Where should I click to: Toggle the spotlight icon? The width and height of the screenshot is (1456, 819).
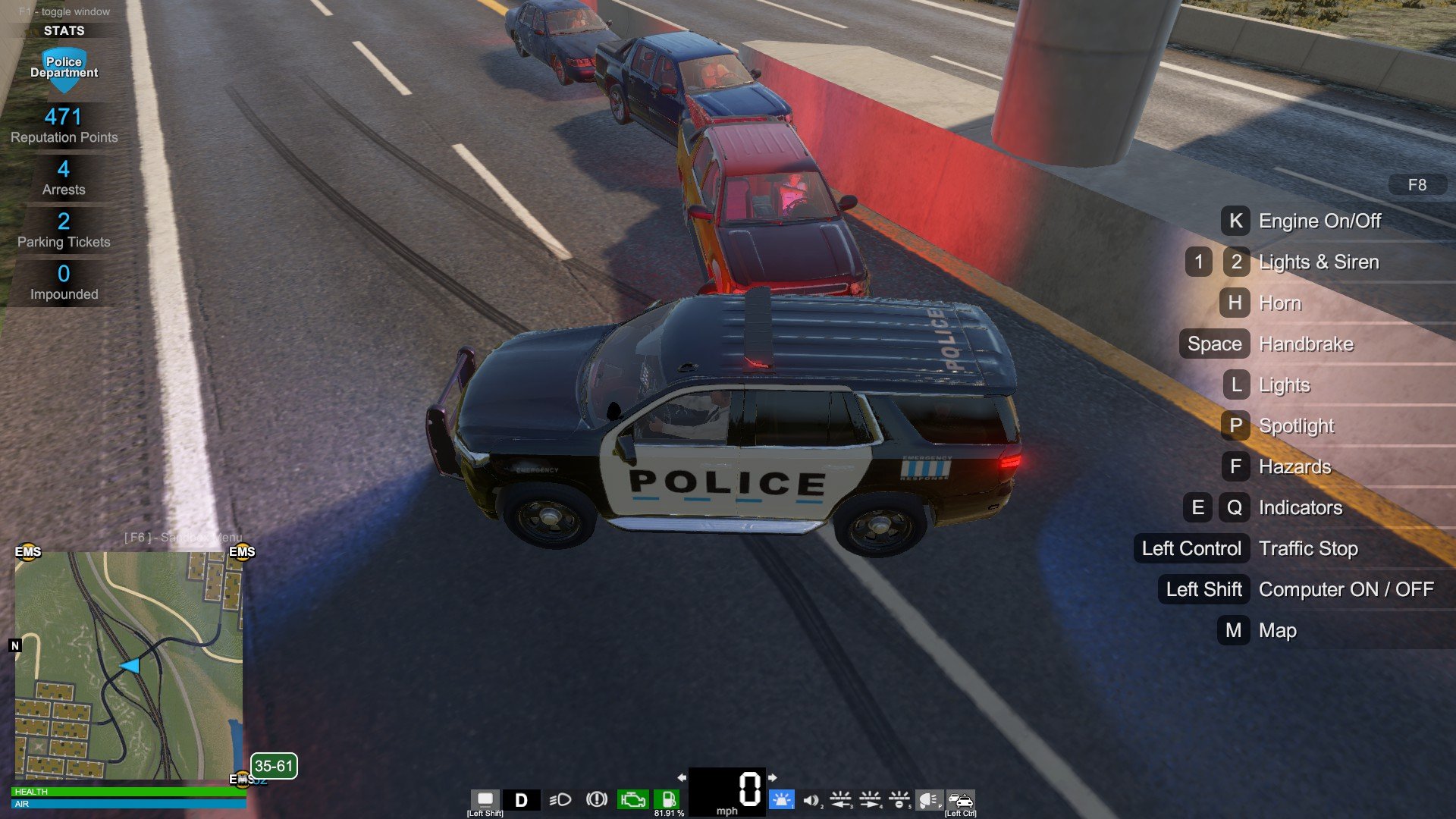929,800
